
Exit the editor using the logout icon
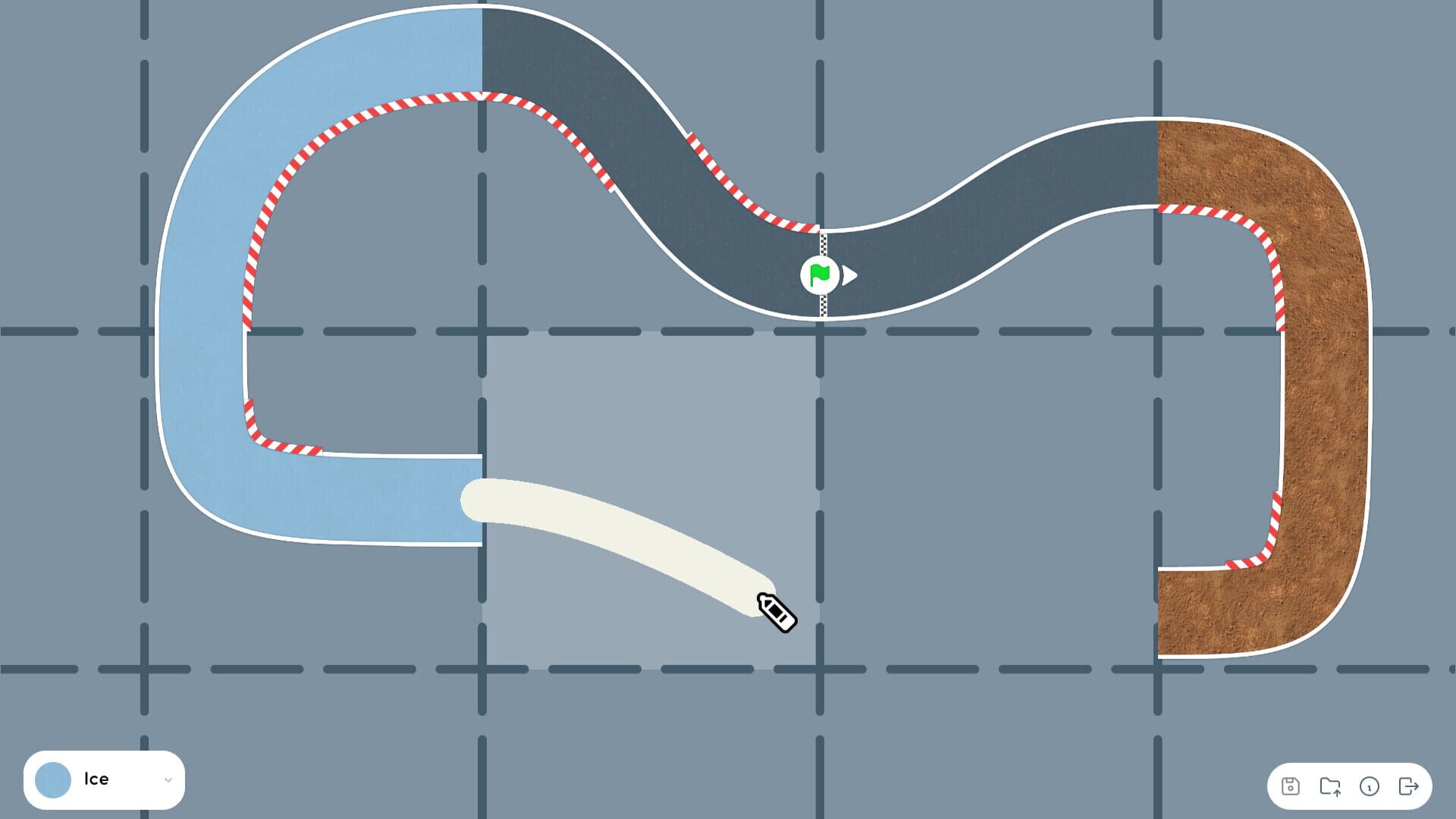pos(1409,786)
